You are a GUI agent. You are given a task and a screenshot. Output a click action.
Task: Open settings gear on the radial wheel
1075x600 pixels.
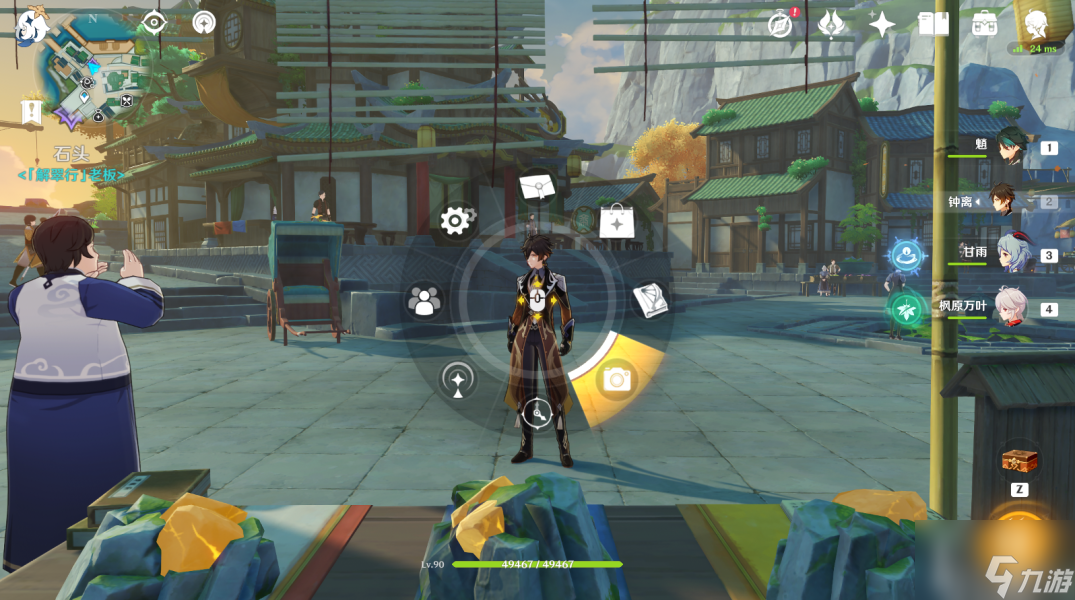tap(456, 221)
